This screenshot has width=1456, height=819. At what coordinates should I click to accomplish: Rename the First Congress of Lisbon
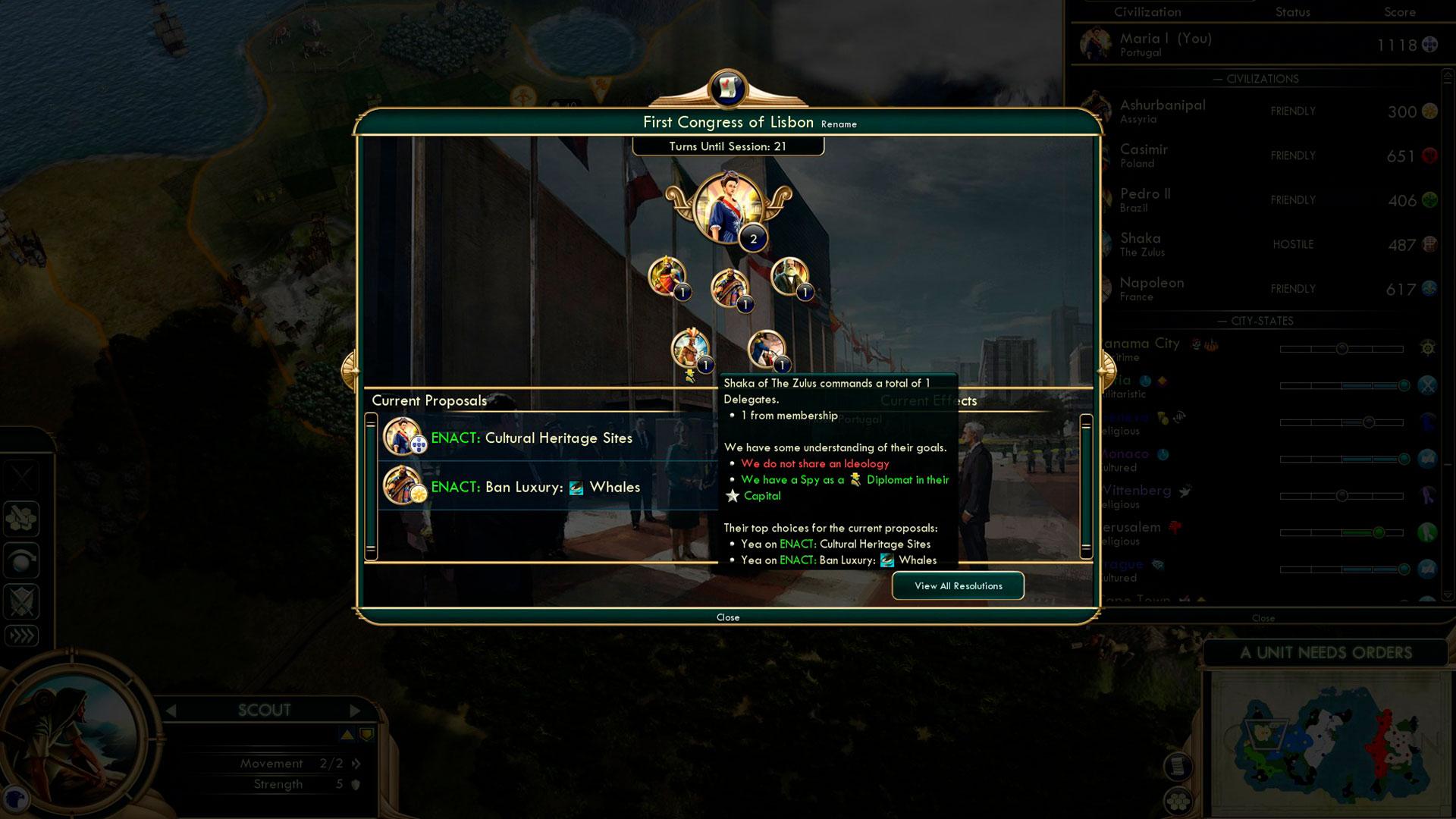pos(839,124)
